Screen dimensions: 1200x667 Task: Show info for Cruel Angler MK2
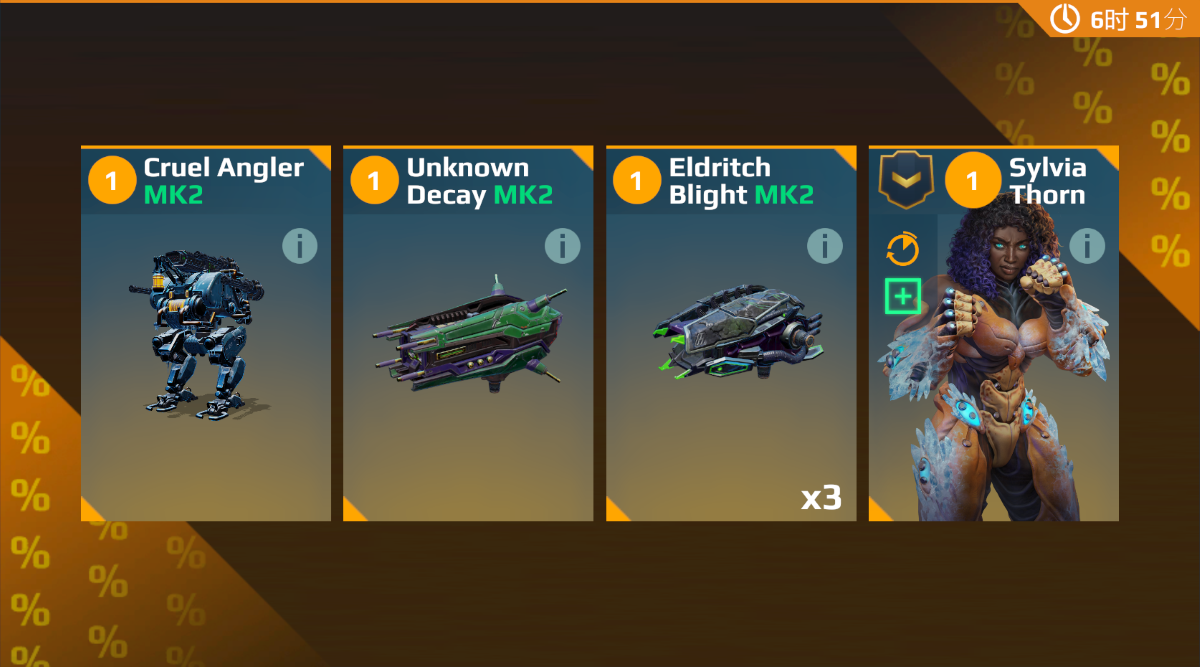299,246
